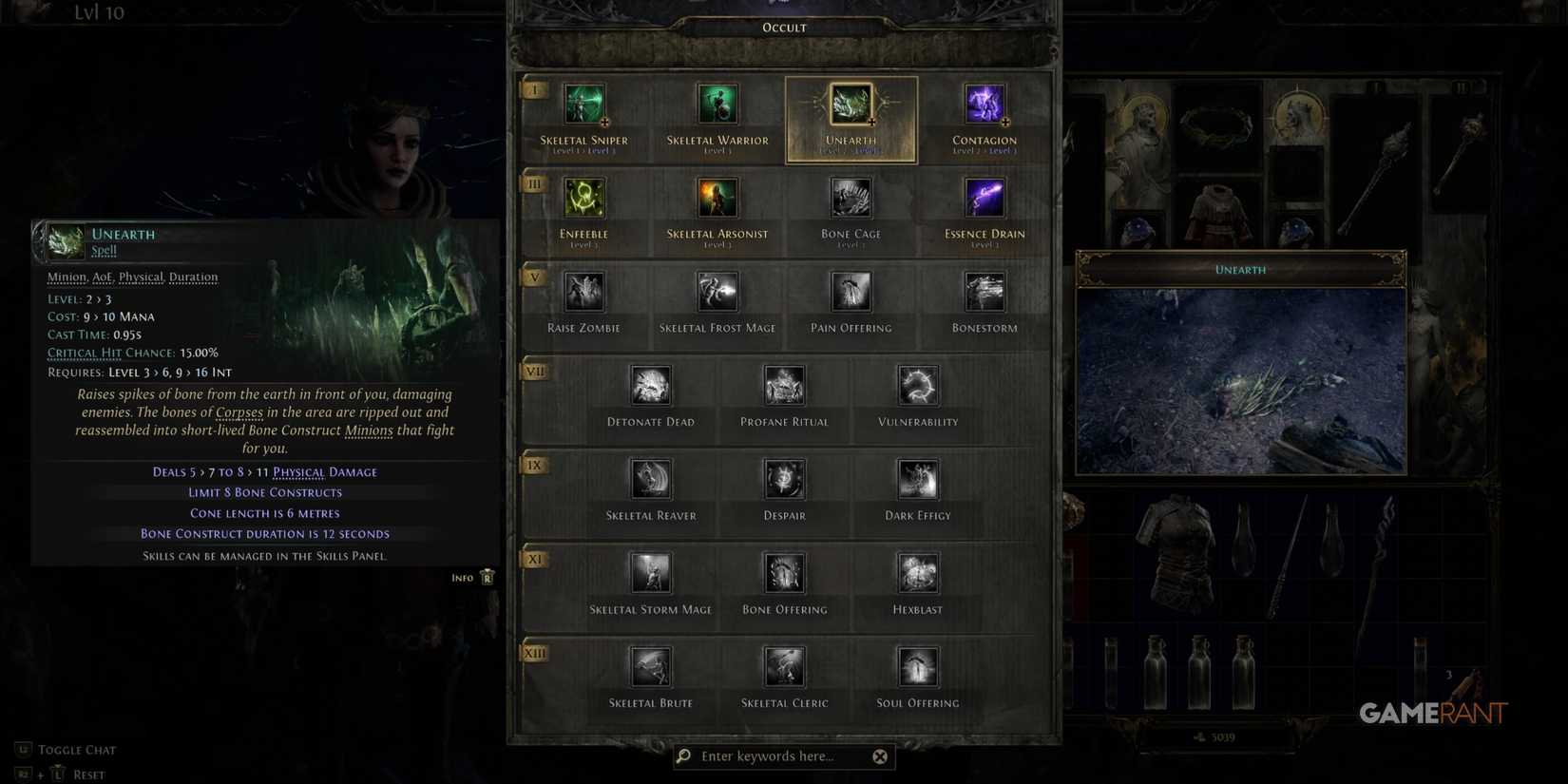
Task: Choose the Contagion skill gem
Action: (984, 105)
